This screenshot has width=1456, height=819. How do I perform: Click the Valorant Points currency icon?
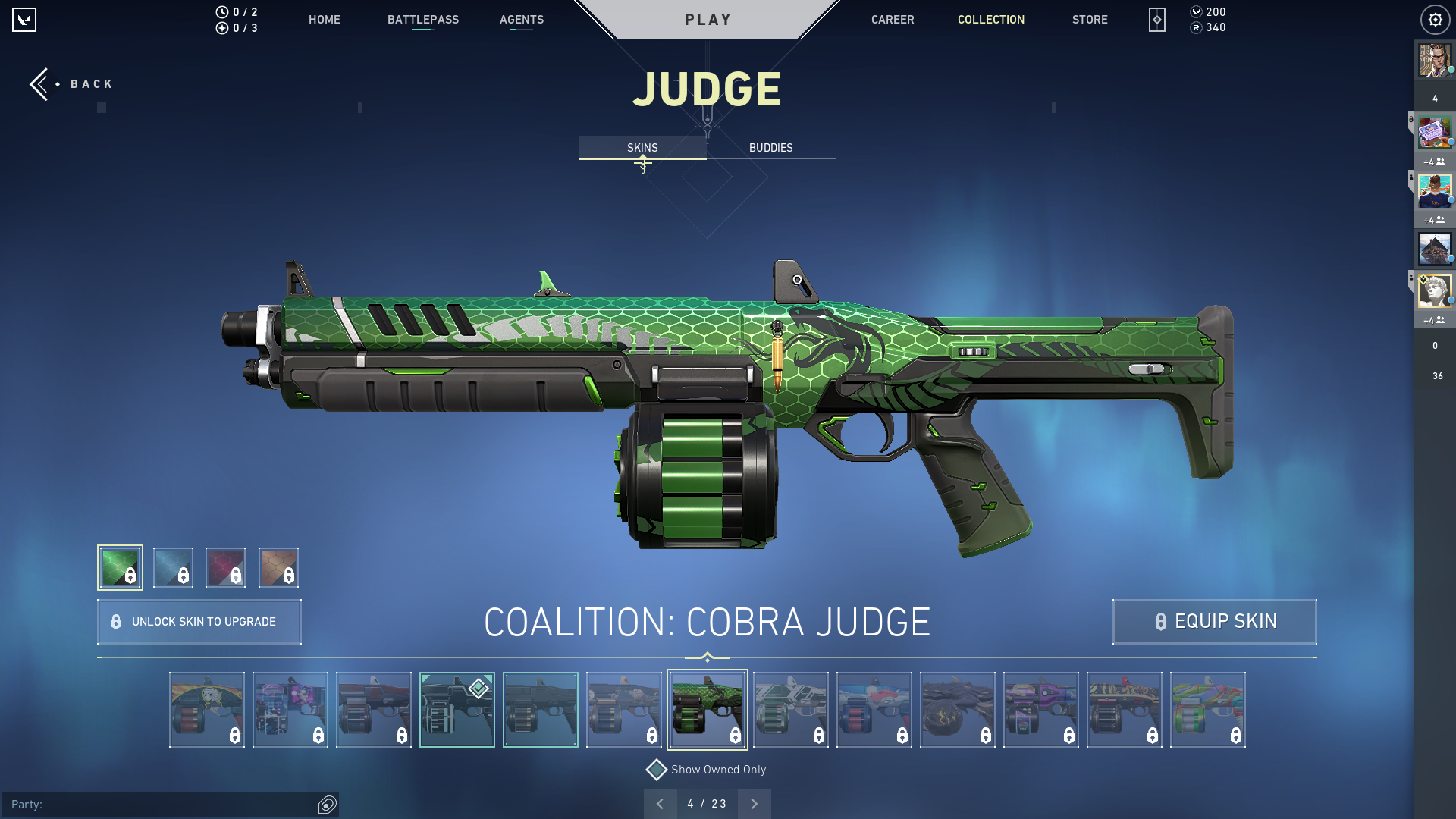click(x=1197, y=11)
